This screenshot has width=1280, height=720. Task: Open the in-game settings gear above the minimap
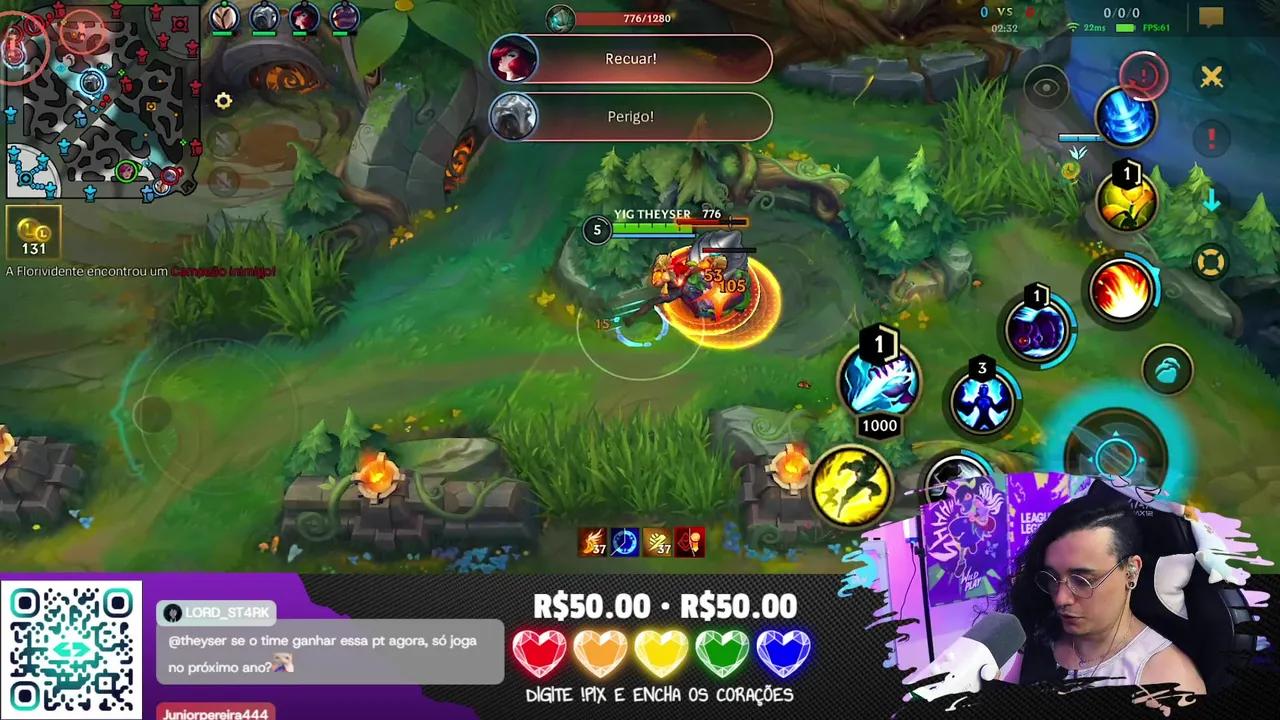tap(223, 101)
